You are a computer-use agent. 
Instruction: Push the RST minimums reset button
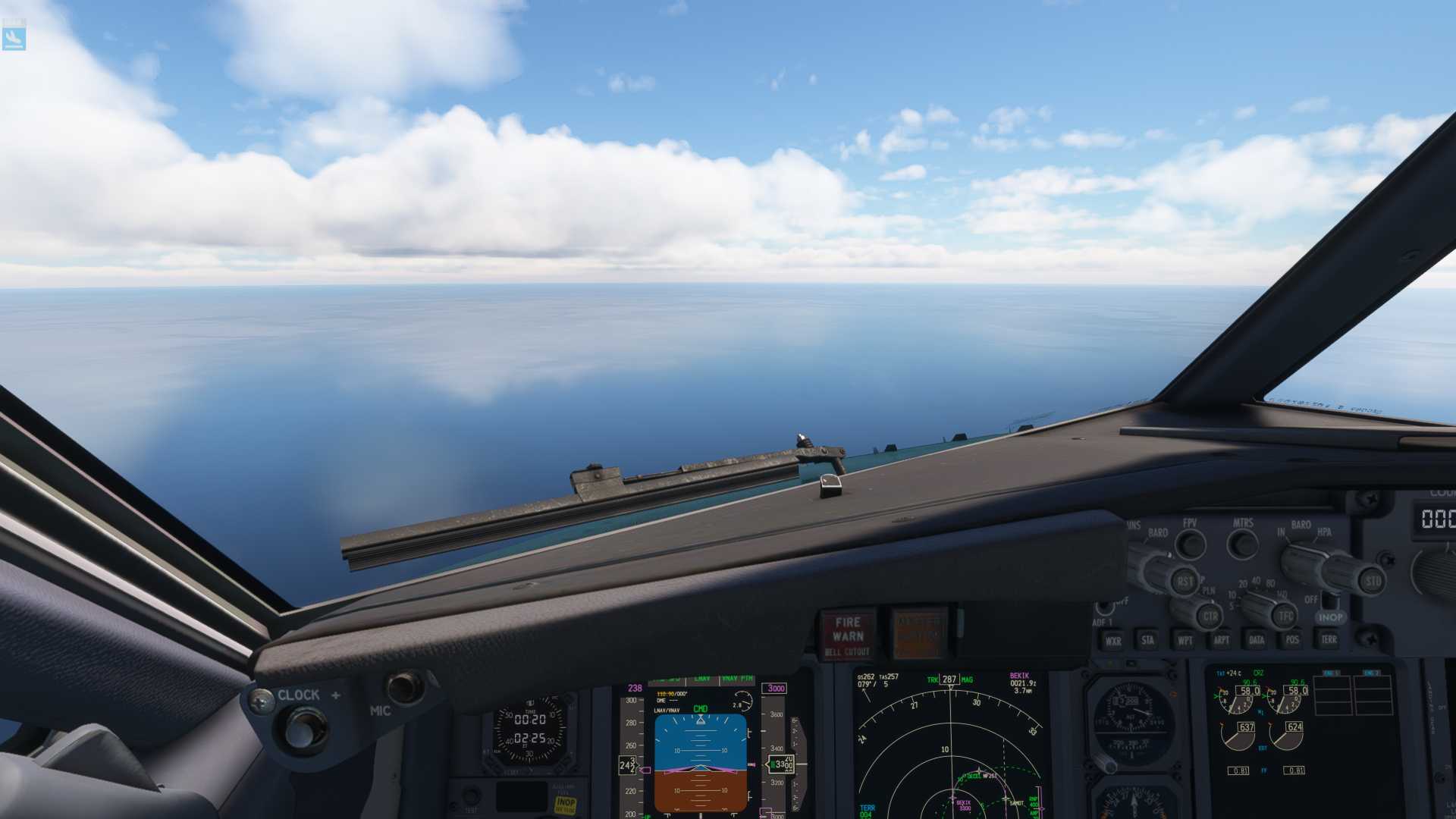[1185, 582]
